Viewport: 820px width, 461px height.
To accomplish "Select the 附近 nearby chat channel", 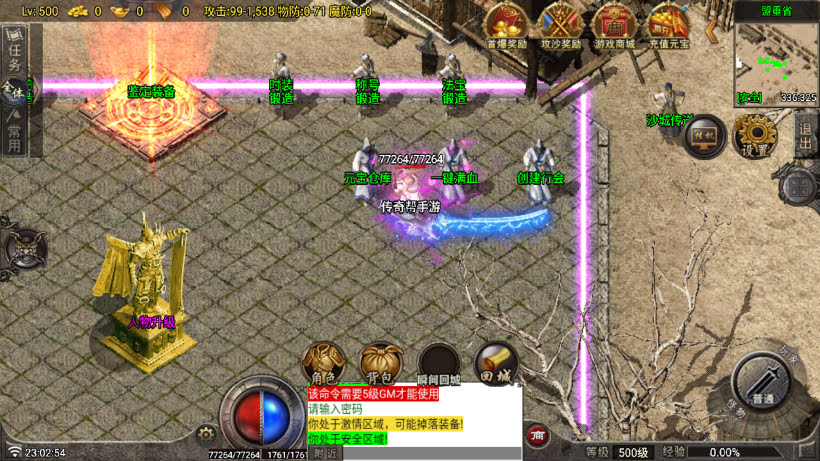I will point(325,453).
